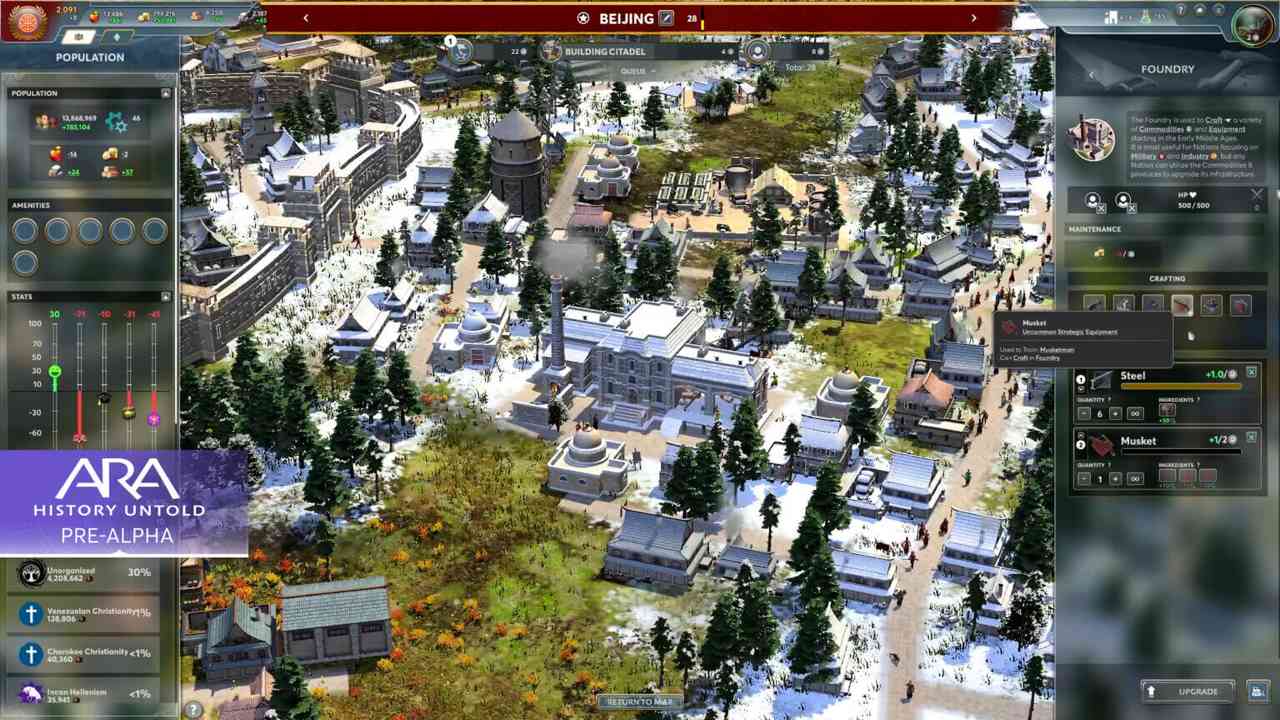
Task: Toggle the lone amenity circle on the second row
Action: tap(24, 263)
